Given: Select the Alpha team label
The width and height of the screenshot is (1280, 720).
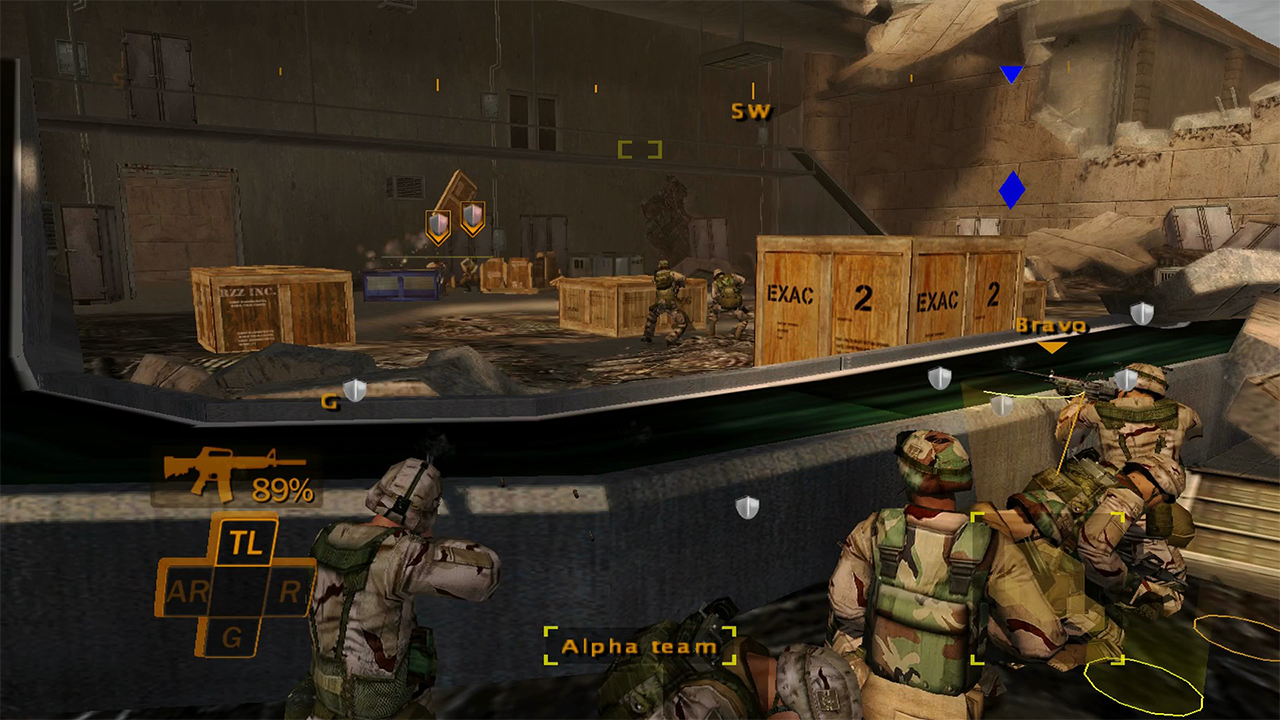Looking at the screenshot, I should (x=640, y=647).
